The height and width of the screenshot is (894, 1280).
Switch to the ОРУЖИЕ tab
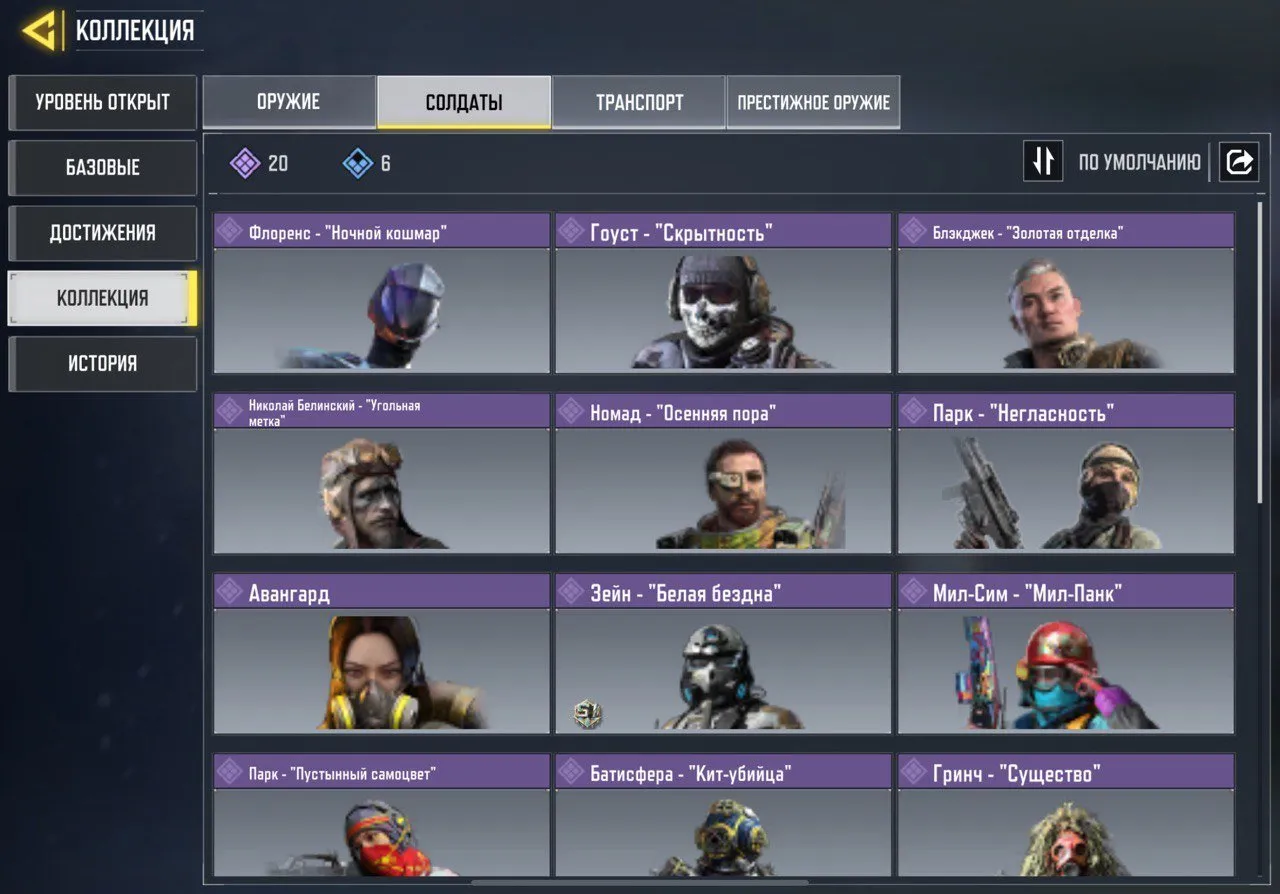[x=289, y=102]
